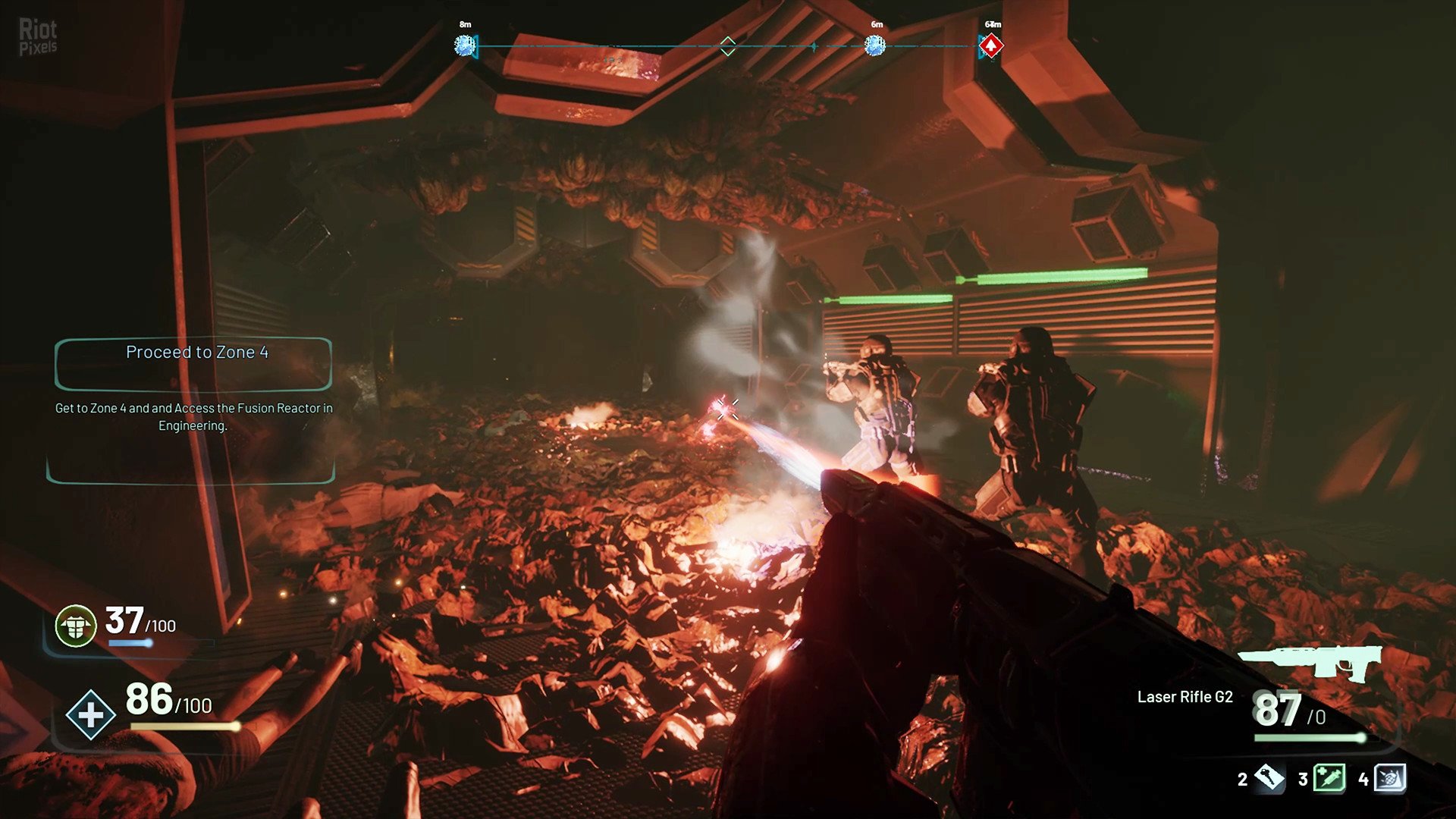Viewport: 1456px width, 819px height.
Task: Click the health cross diamond icon
Action: pos(90,714)
